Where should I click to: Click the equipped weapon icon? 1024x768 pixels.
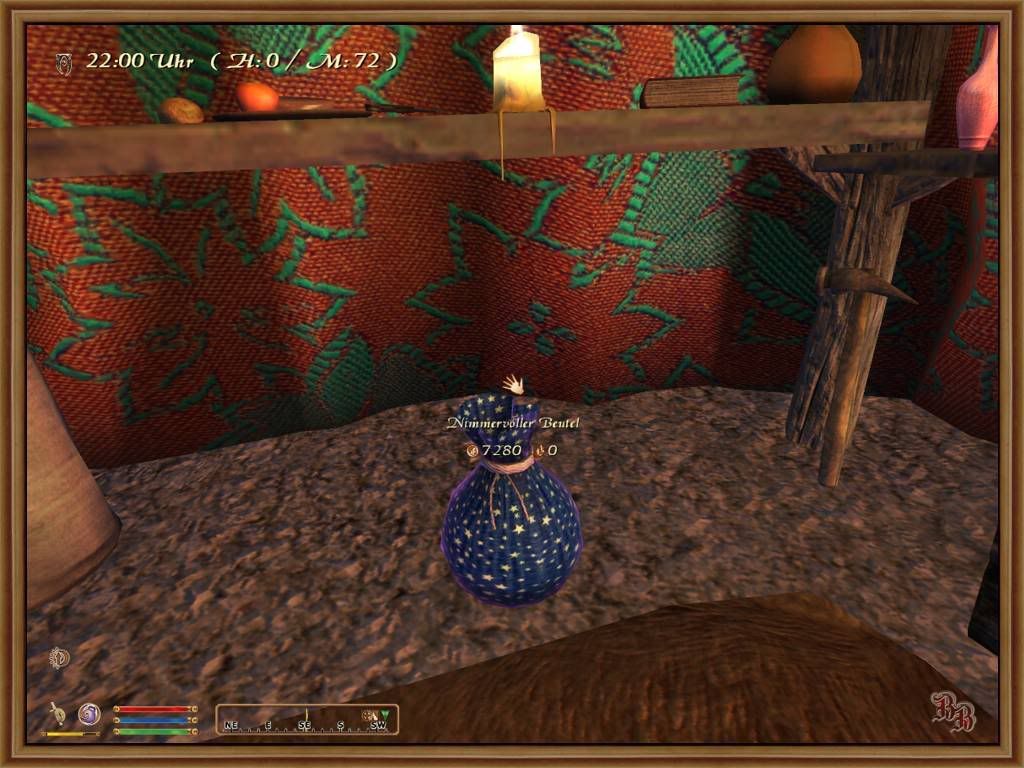[x=59, y=714]
